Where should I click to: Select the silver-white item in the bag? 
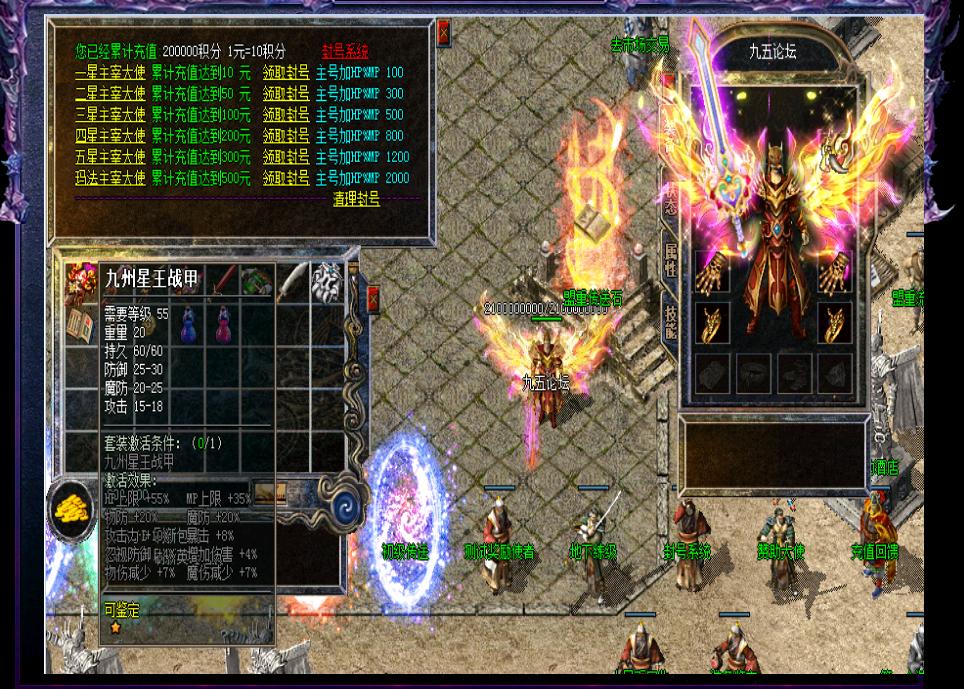pos(326,281)
